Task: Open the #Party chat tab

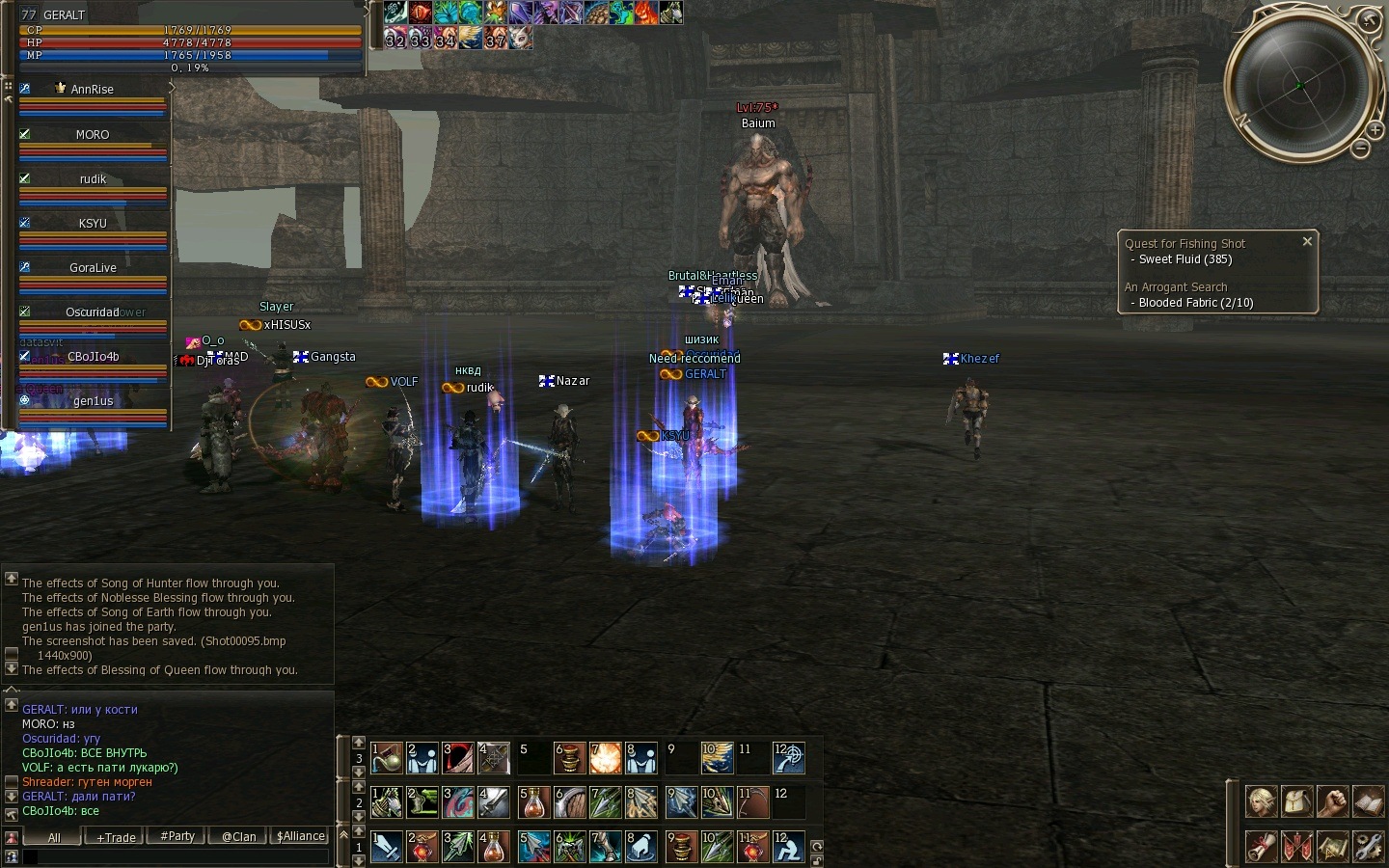Action: [x=177, y=836]
